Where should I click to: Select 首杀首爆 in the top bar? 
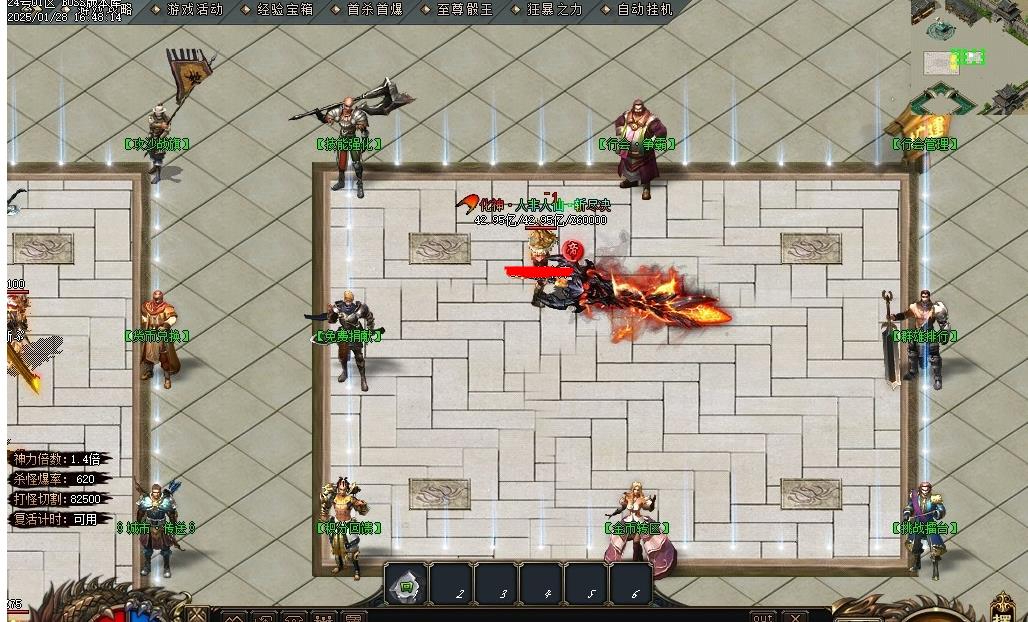[x=375, y=10]
